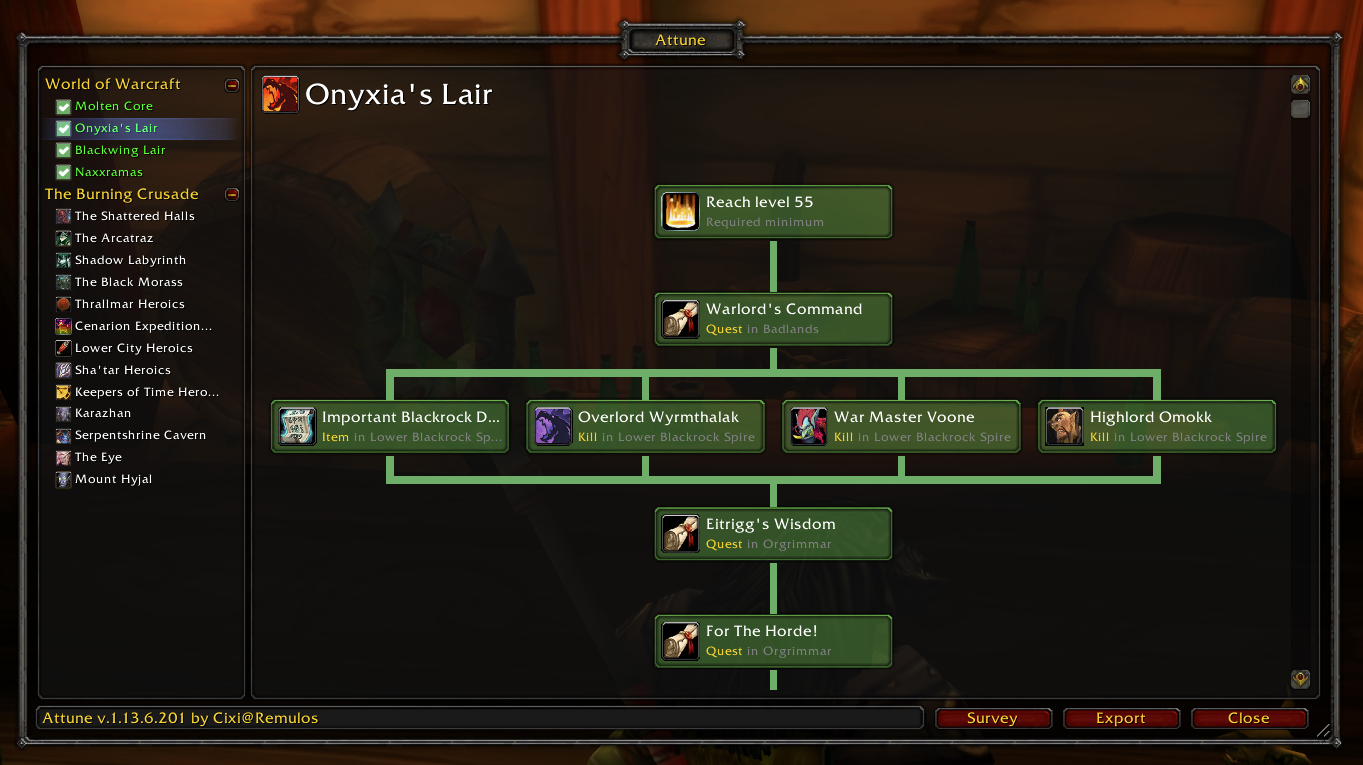Select the Eitrigg's Wisdom quest step
Image resolution: width=1363 pixels, height=765 pixels.
tap(773, 534)
